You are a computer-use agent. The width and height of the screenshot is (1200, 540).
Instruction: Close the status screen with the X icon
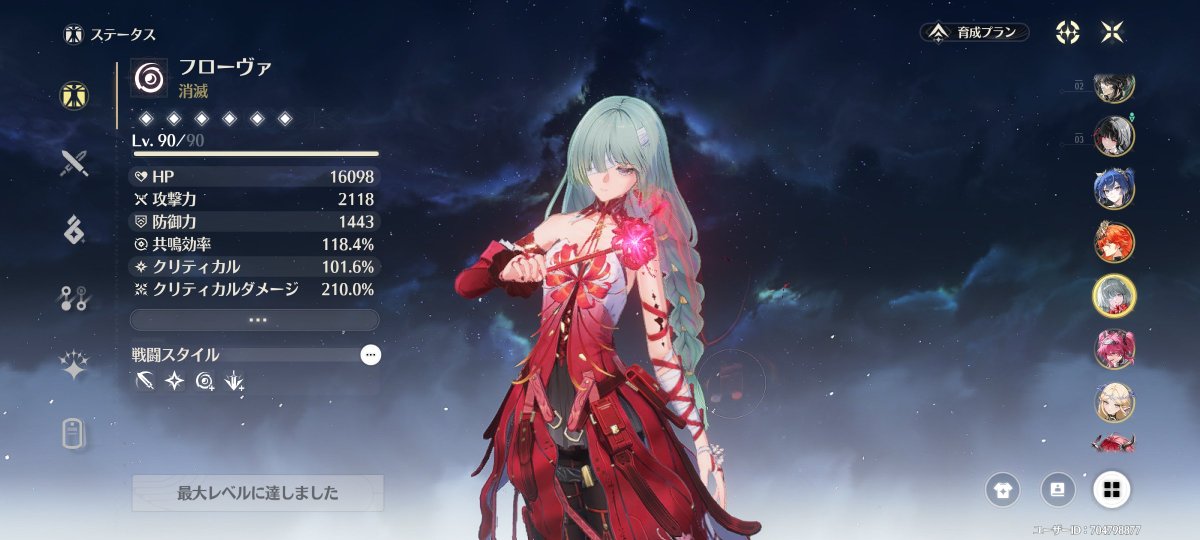tap(1111, 32)
